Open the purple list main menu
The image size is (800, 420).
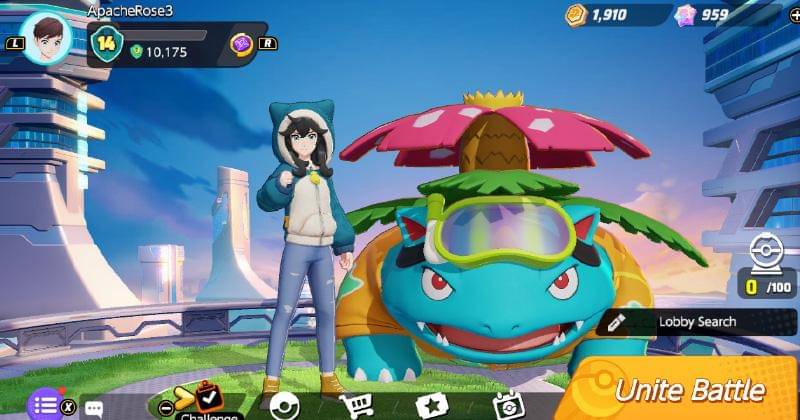coord(44,405)
